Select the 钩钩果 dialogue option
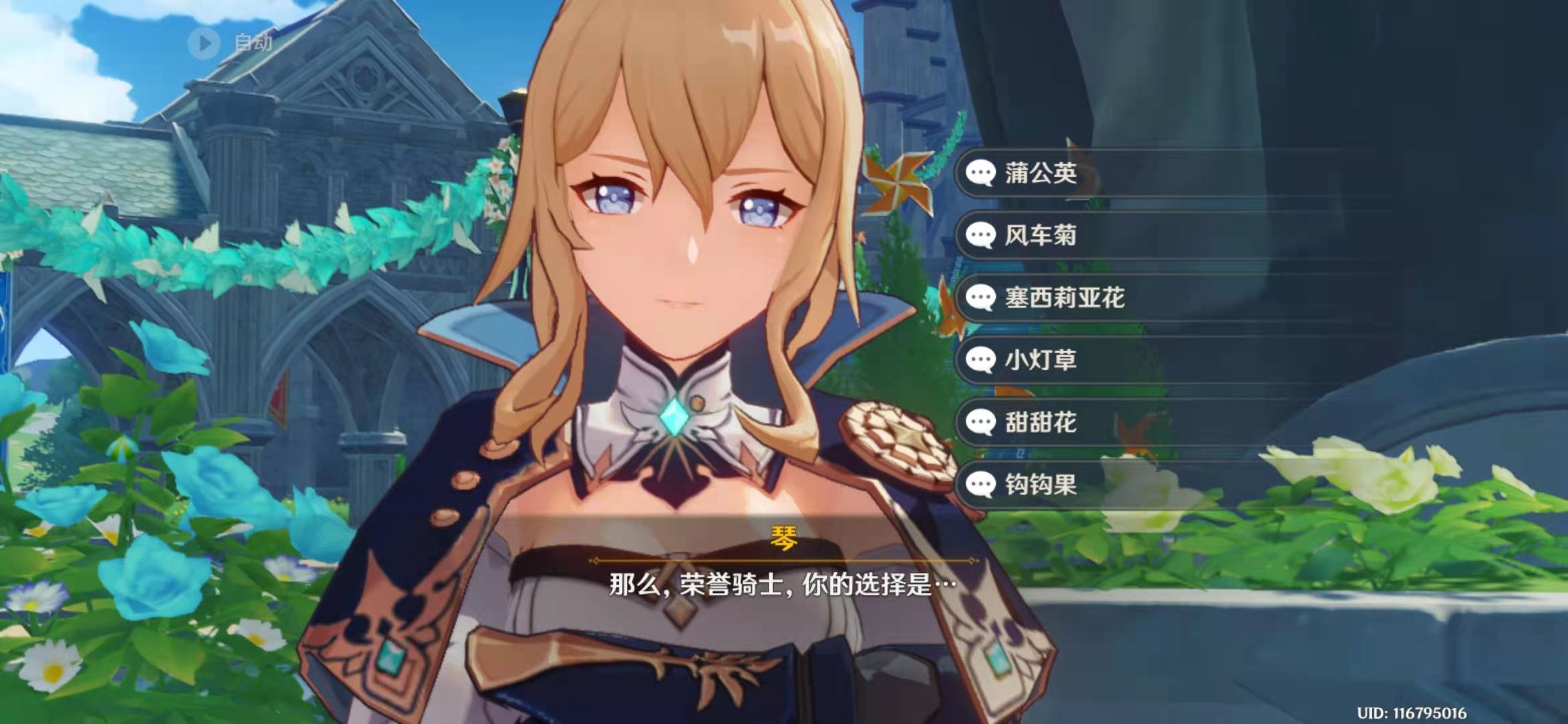 click(x=1040, y=484)
